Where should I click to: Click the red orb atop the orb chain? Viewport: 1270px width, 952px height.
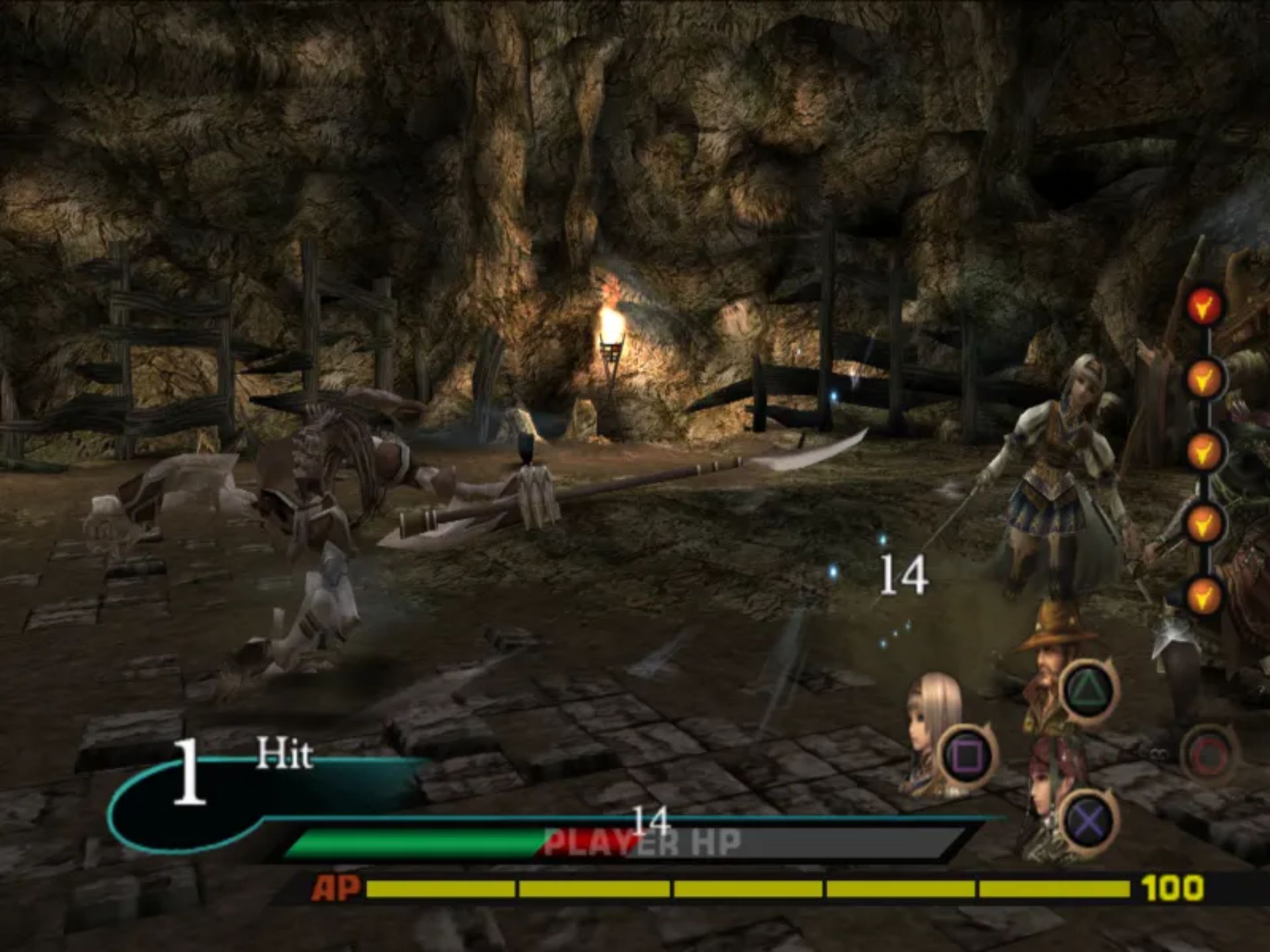point(1203,305)
